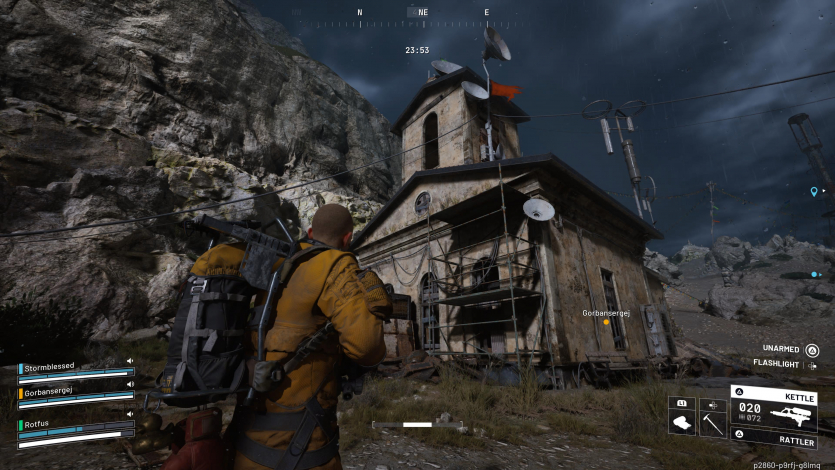Image resolution: width=835 pixels, height=470 pixels.
Task: Toggle Stormblessed's voice speaker icon
Action: tap(130, 361)
